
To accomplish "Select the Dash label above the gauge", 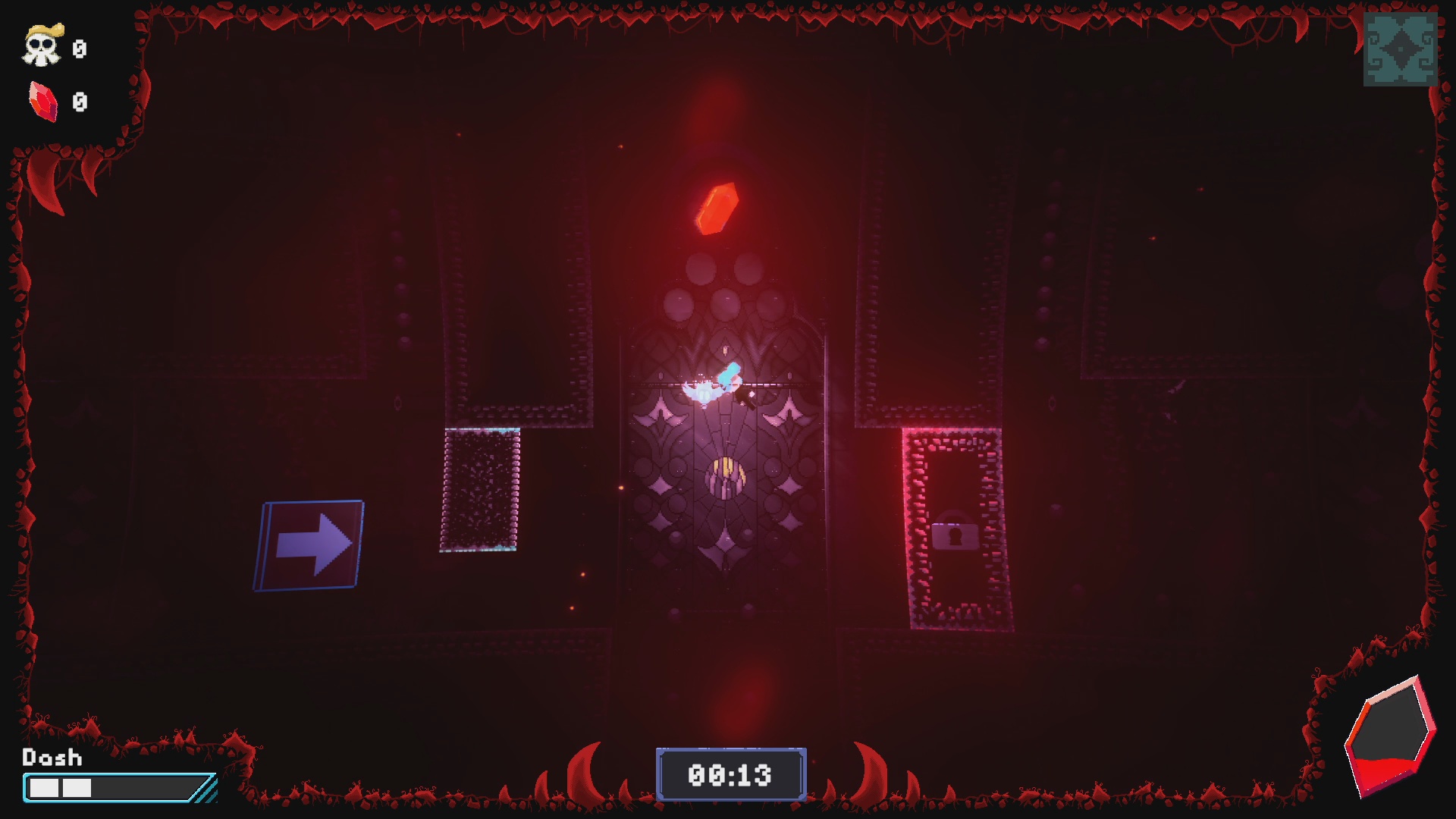I will click(x=52, y=758).
